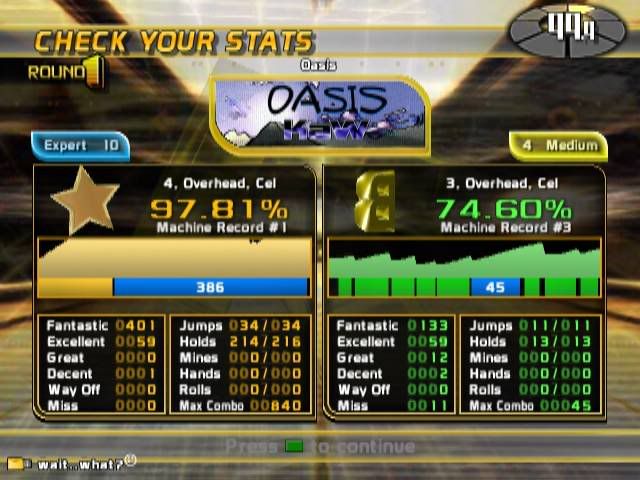Viewport: 640px width, 480px height.
Task: Select the gold B grade icon
Action: [x=373, y=202]
